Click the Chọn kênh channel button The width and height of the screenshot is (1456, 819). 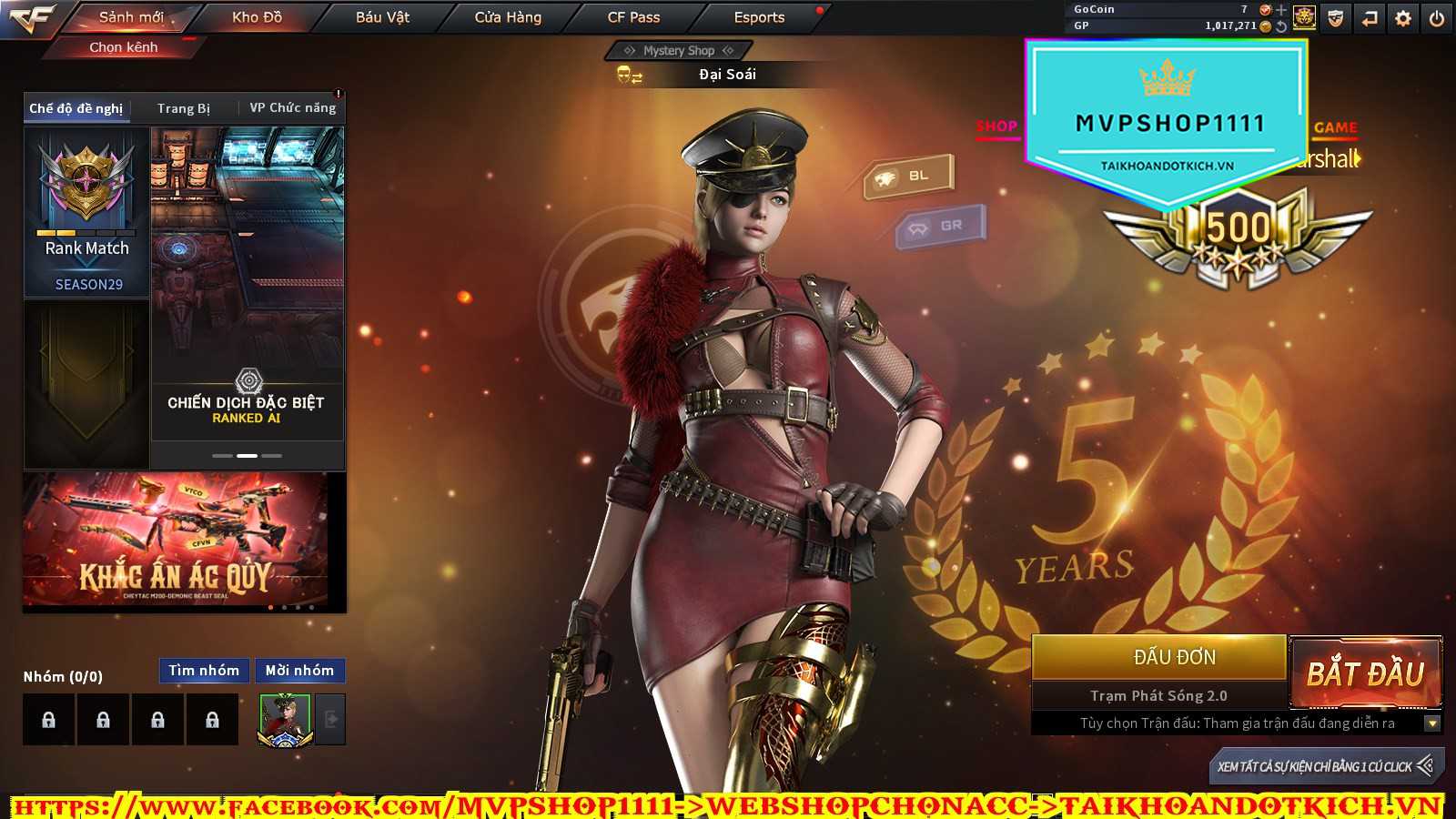click(124, 47)
